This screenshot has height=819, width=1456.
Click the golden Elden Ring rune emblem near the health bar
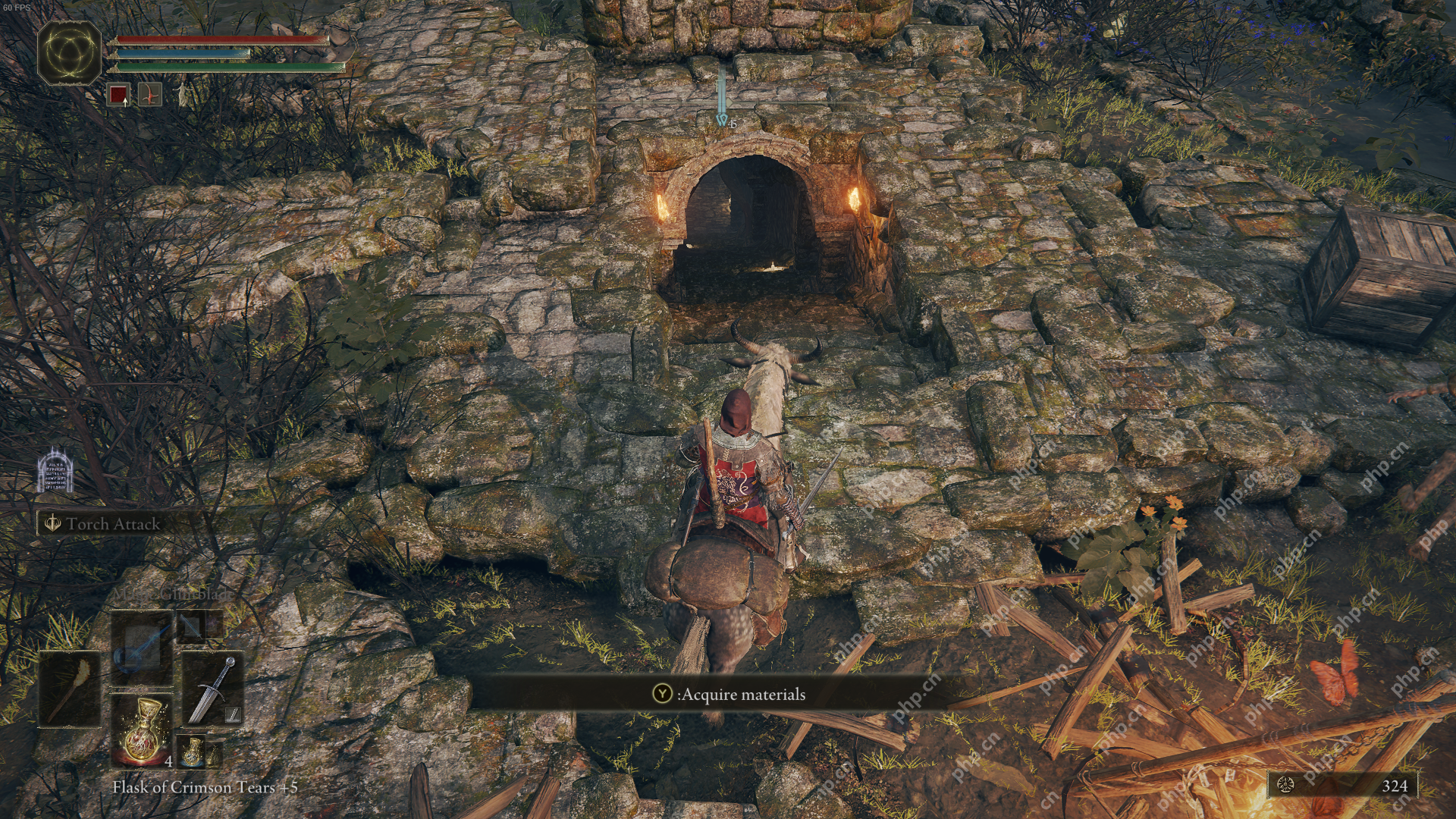pos(69,52)
